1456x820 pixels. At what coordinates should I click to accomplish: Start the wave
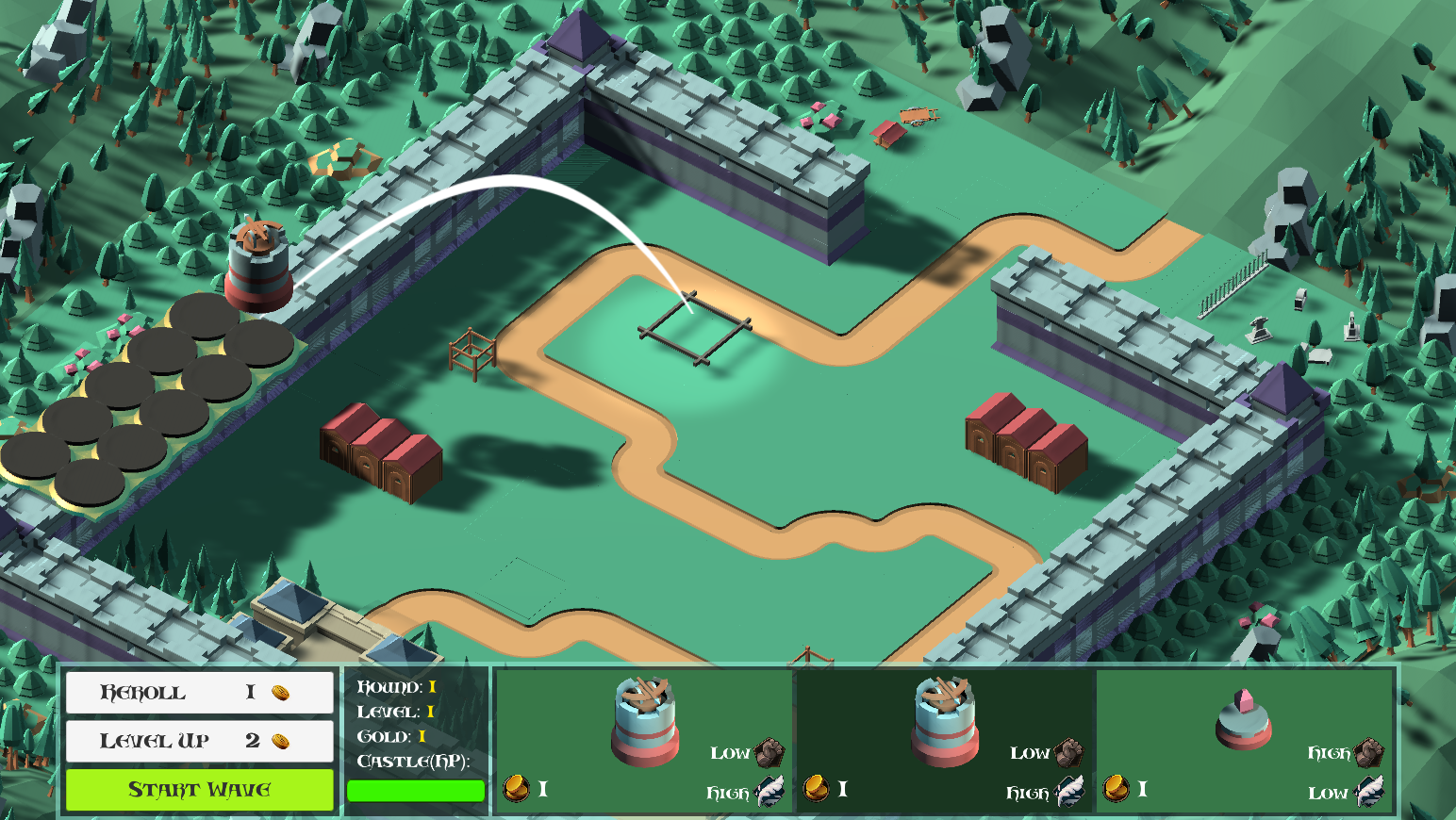(199, 790)
